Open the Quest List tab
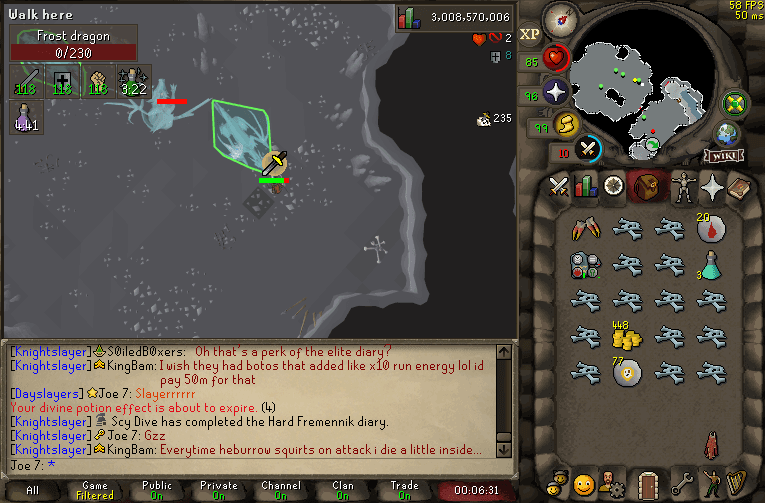This screenshot has height=503, width=765. pos(612,186)
